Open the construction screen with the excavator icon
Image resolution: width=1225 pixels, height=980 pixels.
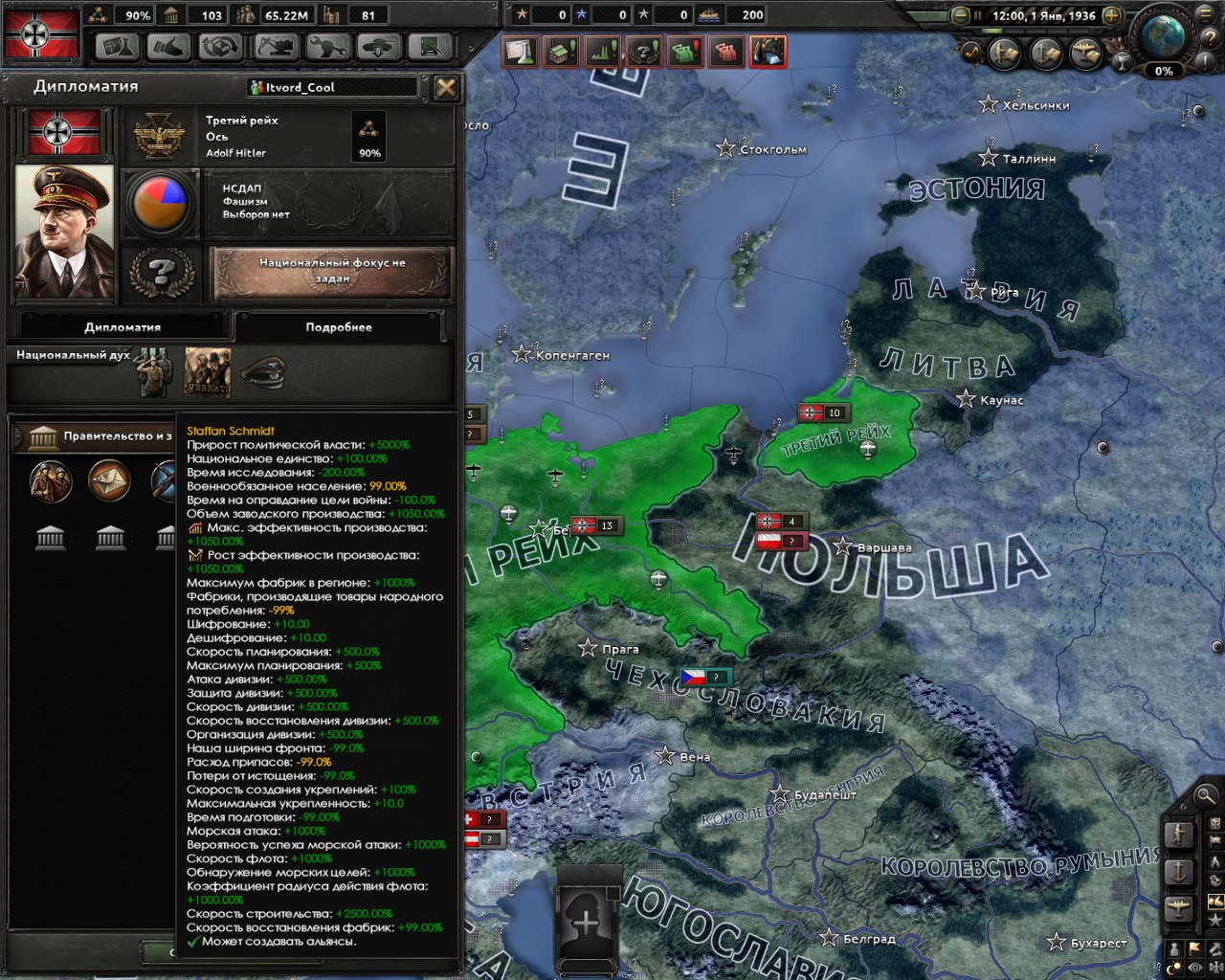tap(275, 47)
